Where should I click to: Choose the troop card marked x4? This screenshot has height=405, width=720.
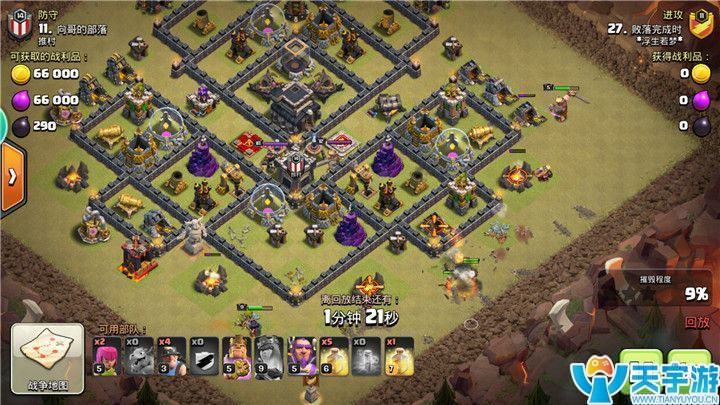point(172,357)
